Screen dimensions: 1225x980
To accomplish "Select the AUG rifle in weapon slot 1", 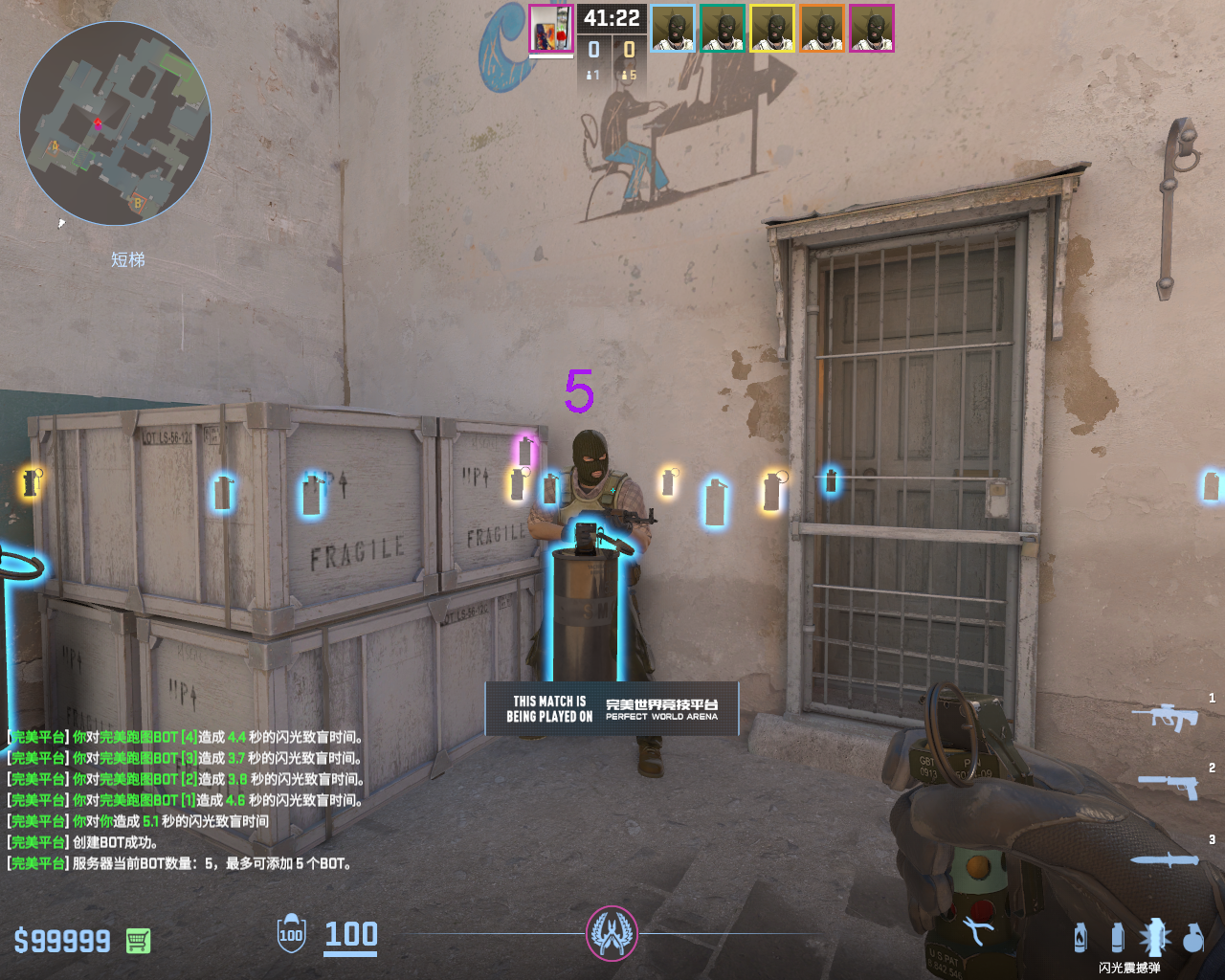I will (1165, 715).
